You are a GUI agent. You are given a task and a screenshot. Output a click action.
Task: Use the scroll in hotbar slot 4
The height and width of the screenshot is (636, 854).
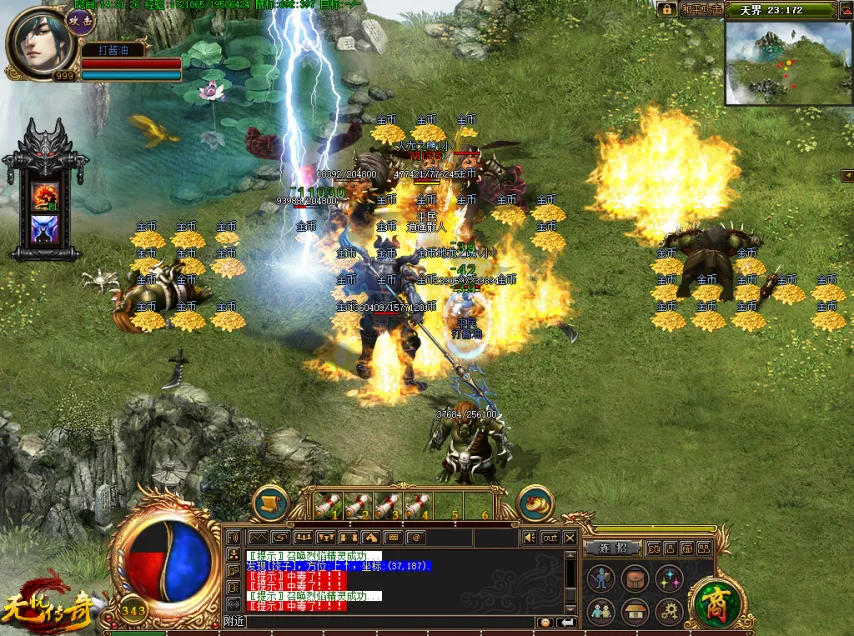coord(418,505)
